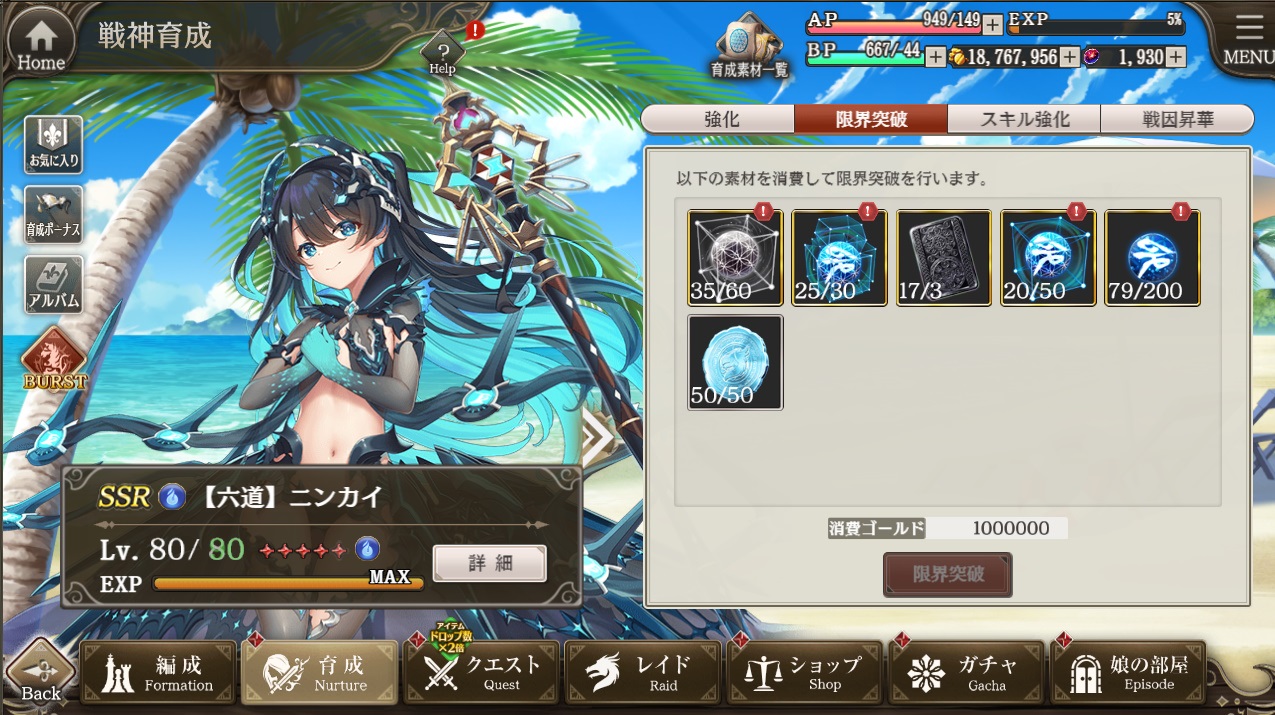The height and width of the screenshot is (715, 1275).
Task: Select the 17/3 dark tablet material
Action: (943, 257)
